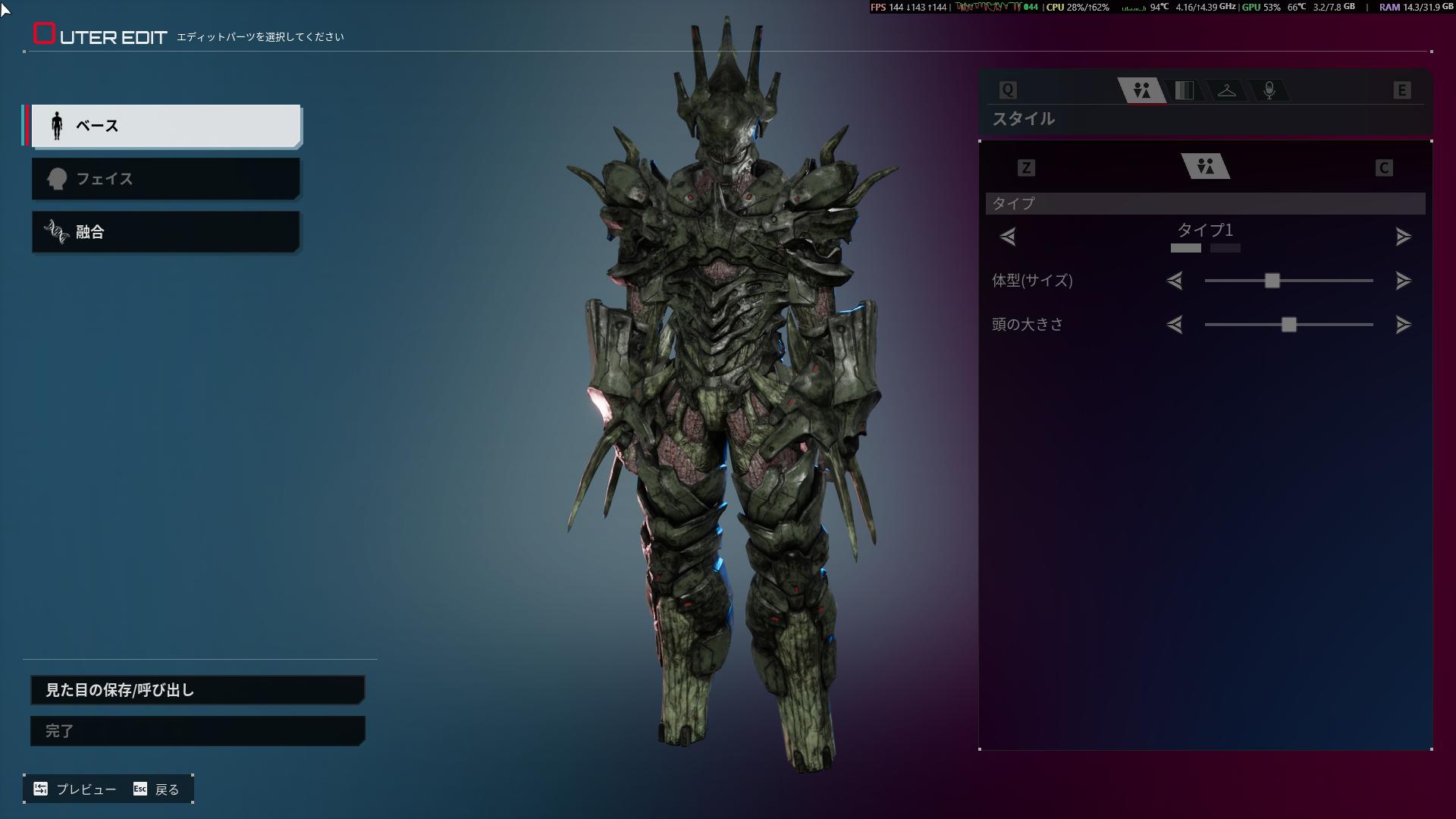
Task: Open the clothes hanger outfit tab
Action: [x=1226, y=91]
